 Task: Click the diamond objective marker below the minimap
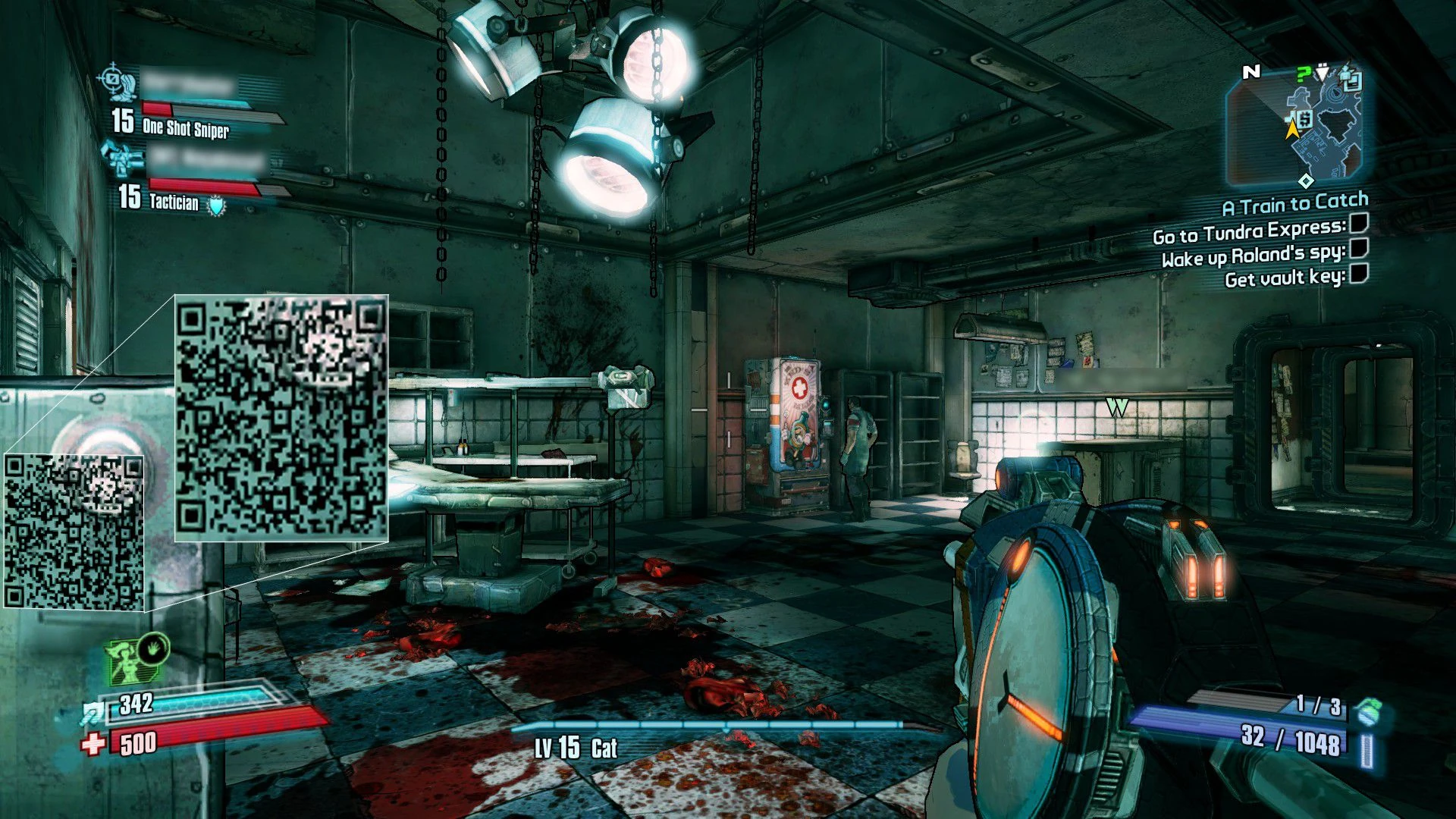coord(1306,180)
